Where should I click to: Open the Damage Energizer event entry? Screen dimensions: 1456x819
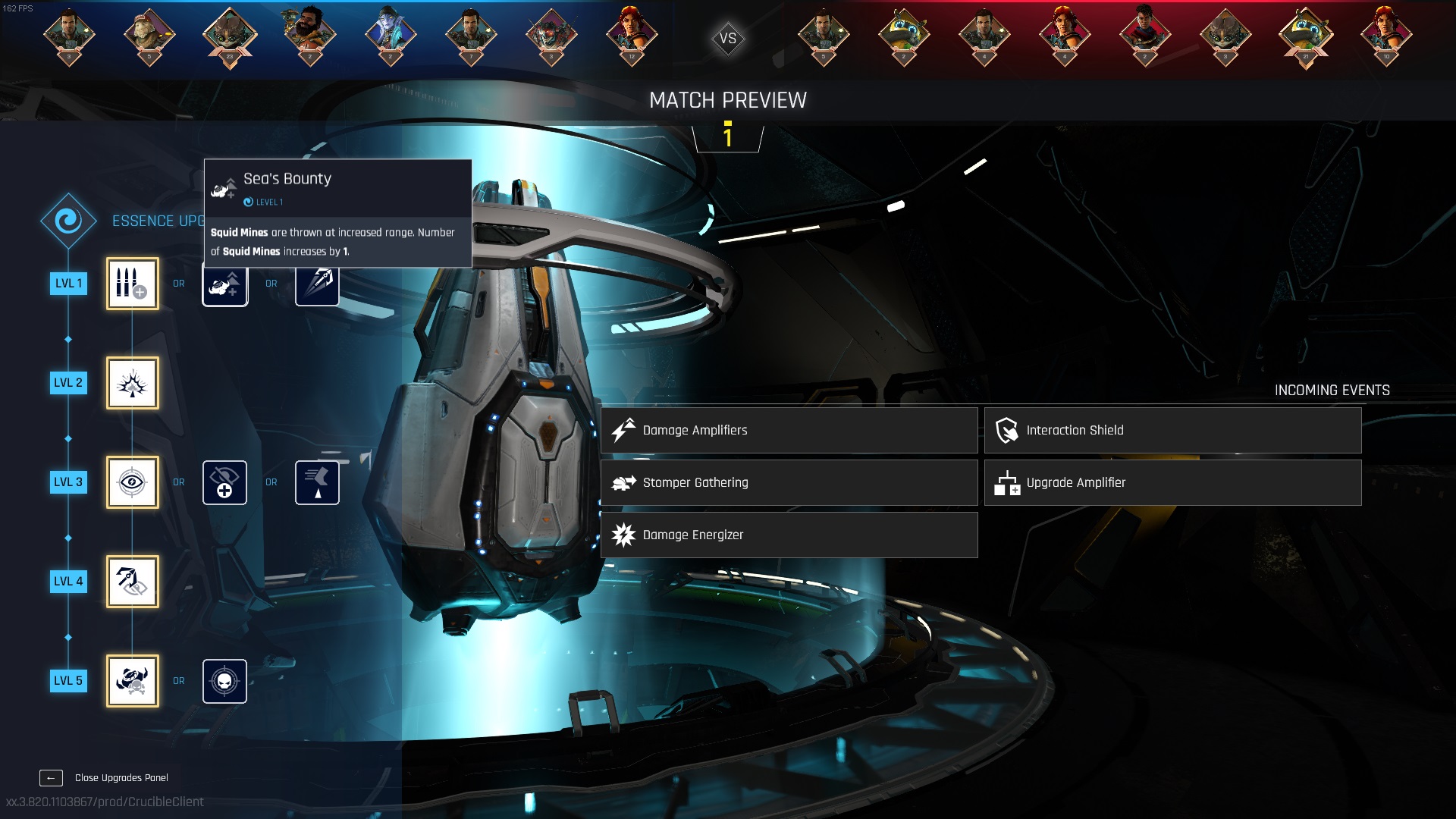pyautogui.click(x=789, y=535)
